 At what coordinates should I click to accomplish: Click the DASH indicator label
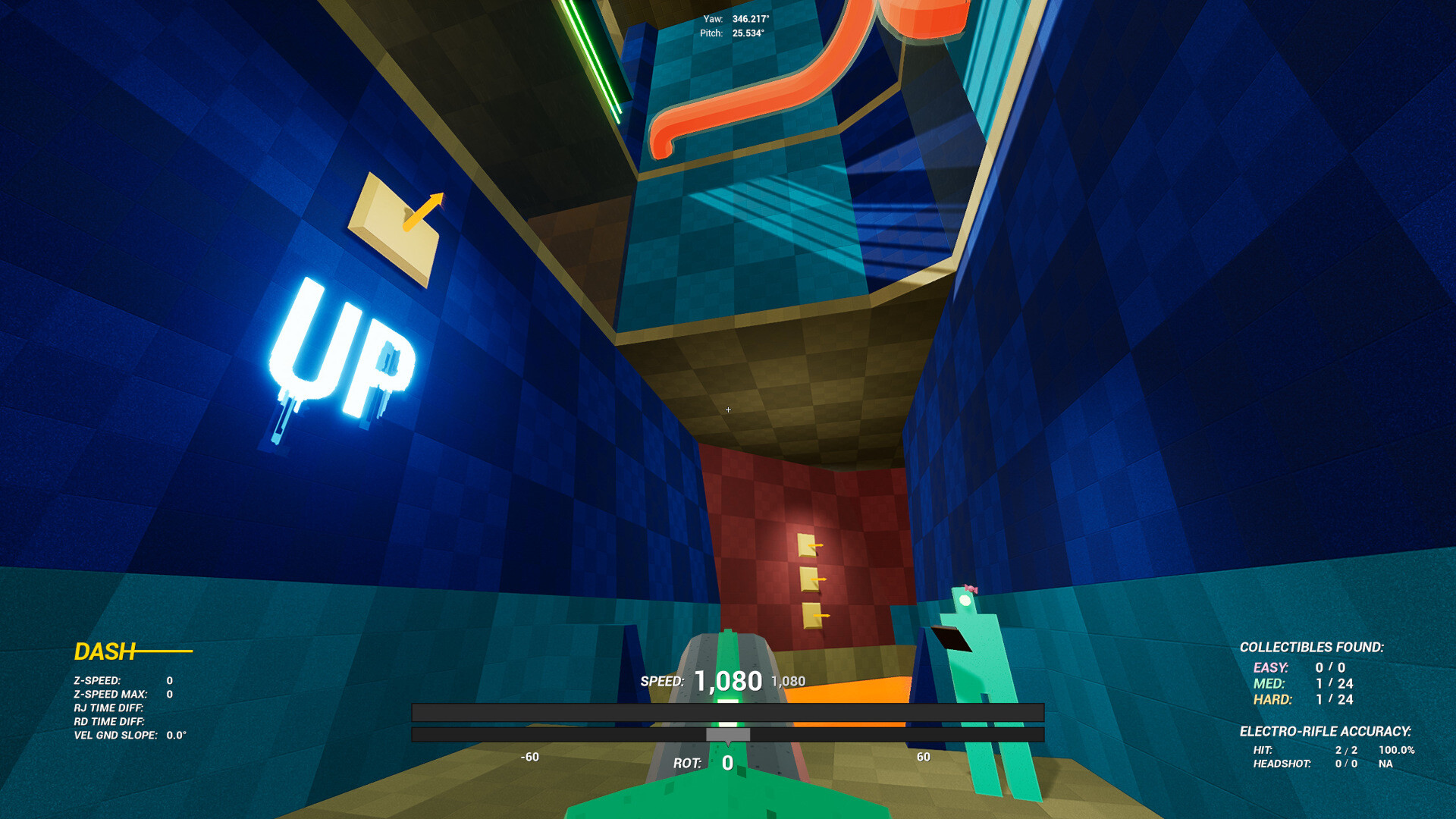(104, 651)
